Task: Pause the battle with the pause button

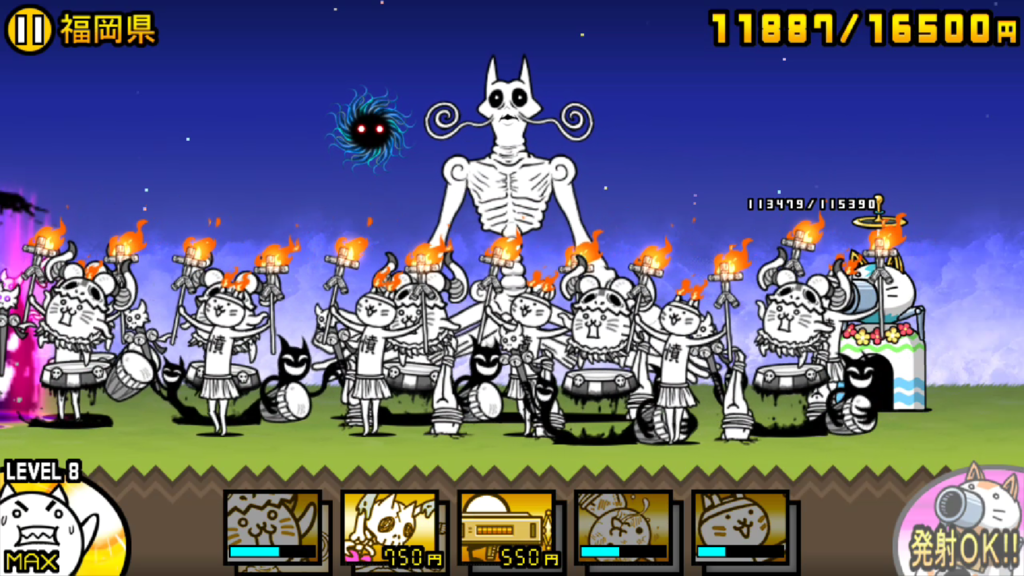Action: tap(30, 30)
